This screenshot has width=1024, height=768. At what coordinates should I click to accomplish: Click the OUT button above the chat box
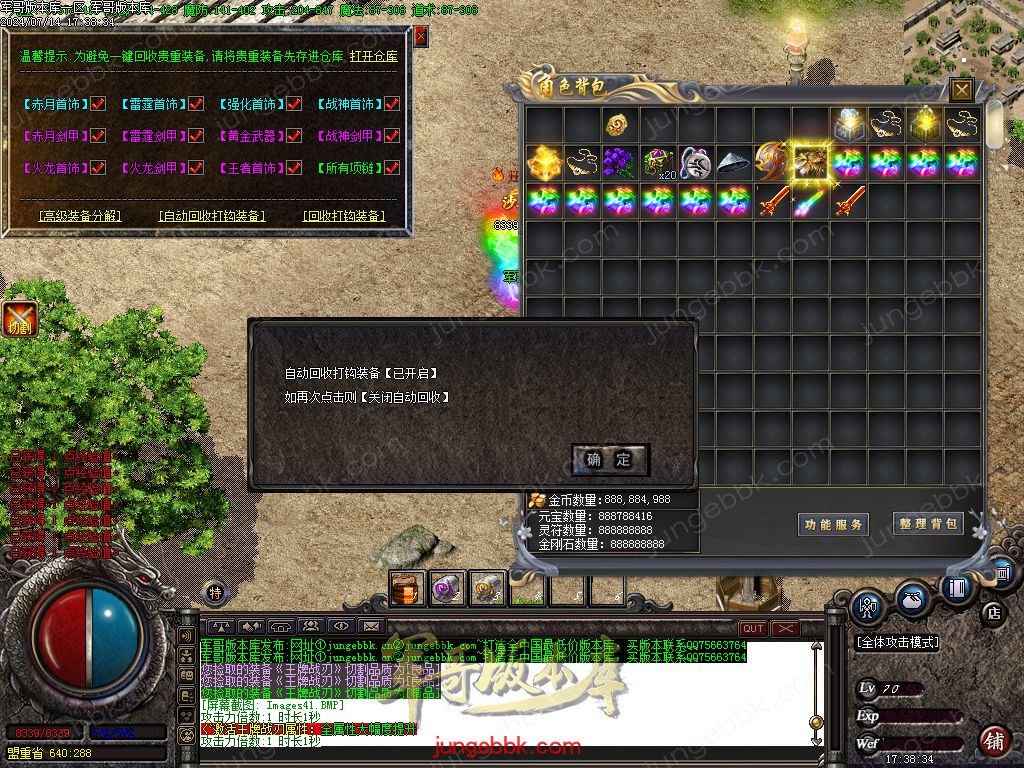(x=753, y=628)
